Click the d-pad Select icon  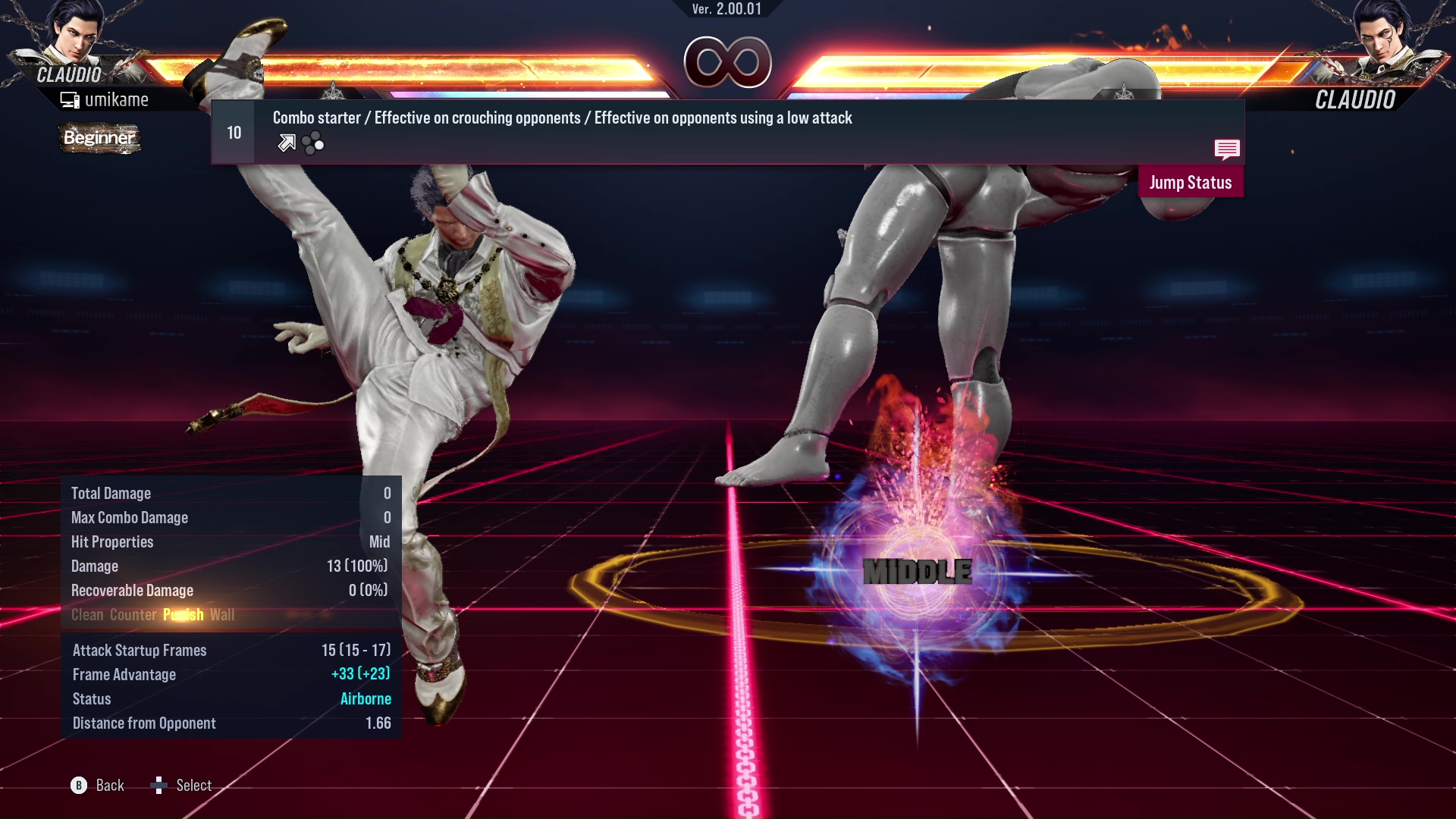pyautogui.click(x=159, y=786)
